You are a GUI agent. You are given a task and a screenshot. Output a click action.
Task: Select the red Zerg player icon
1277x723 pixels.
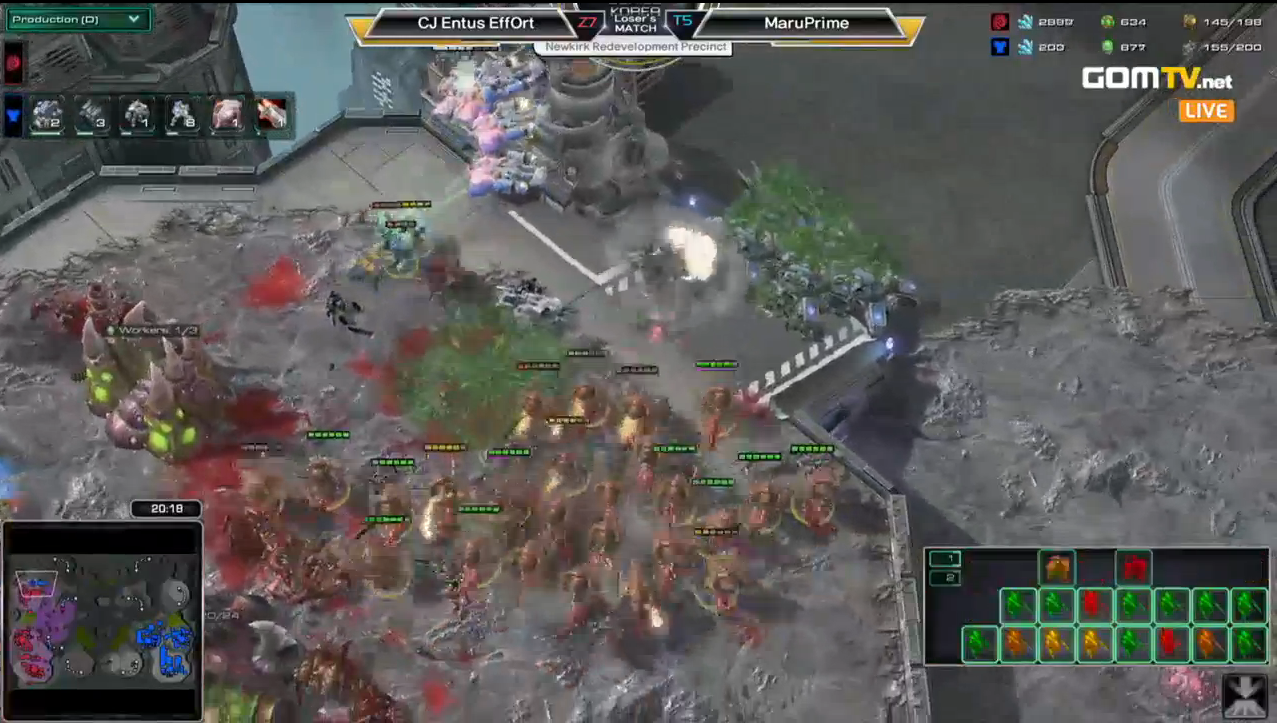(14, 63)
